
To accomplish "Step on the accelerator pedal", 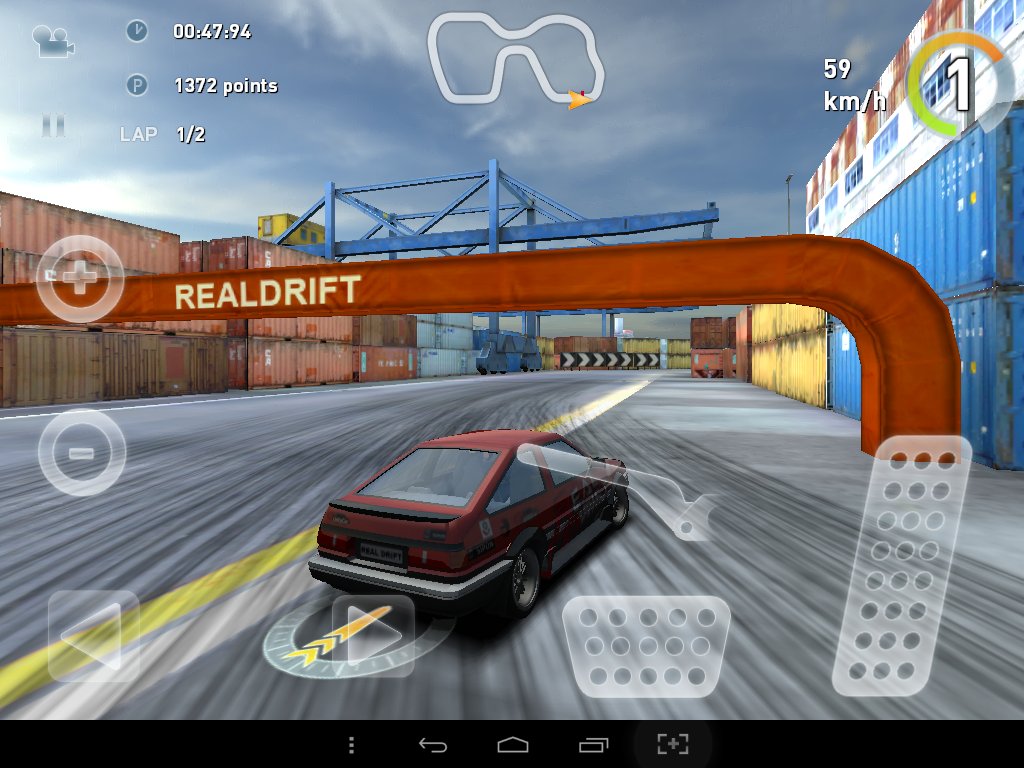I will [x=903, y=565].
